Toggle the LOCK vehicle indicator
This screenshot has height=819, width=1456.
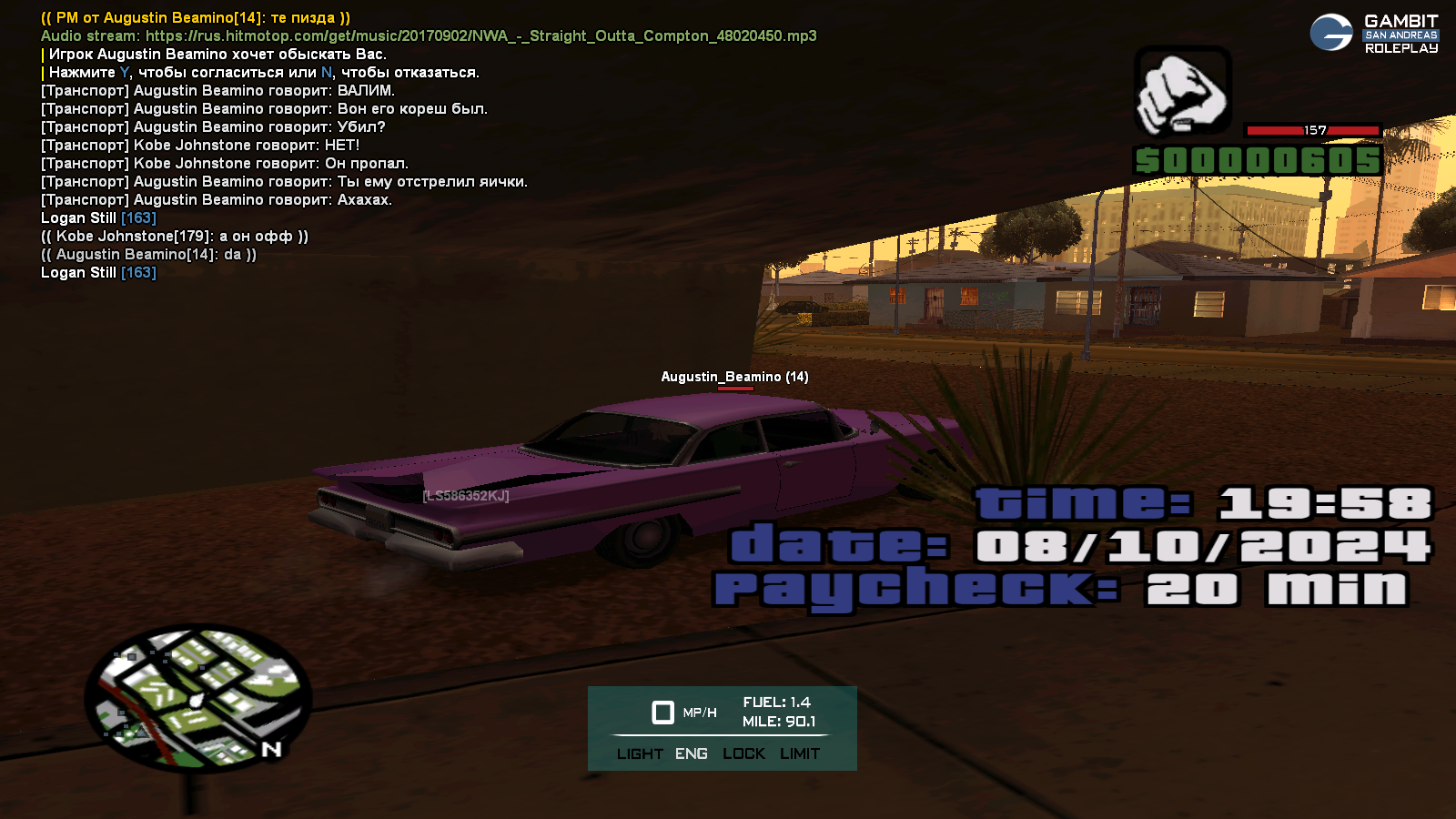[743, 753]
